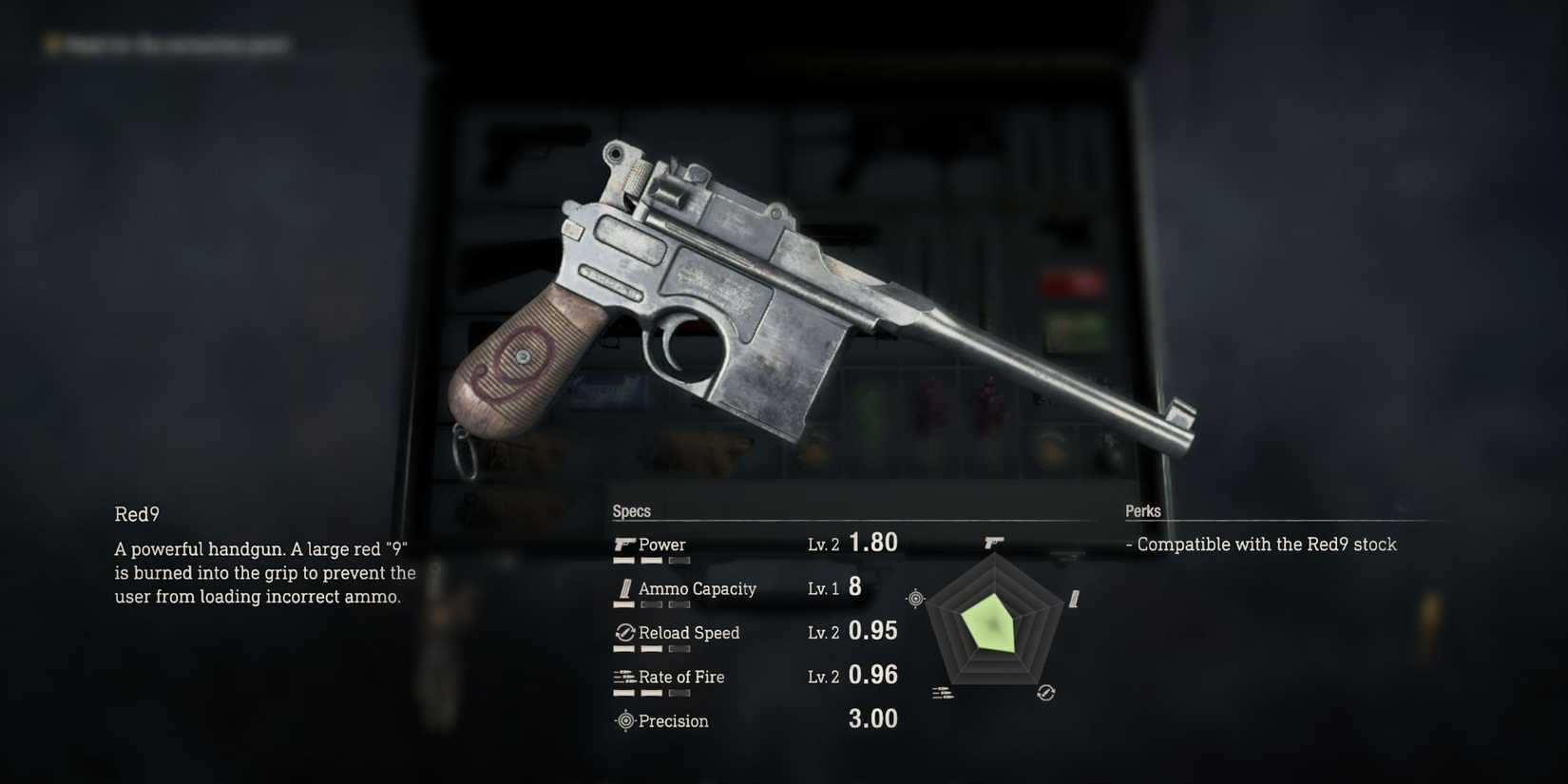Select the magazine icon right of the radar chart
Viewport: 1568px width, 784px height.
[x=1074, y=599]
